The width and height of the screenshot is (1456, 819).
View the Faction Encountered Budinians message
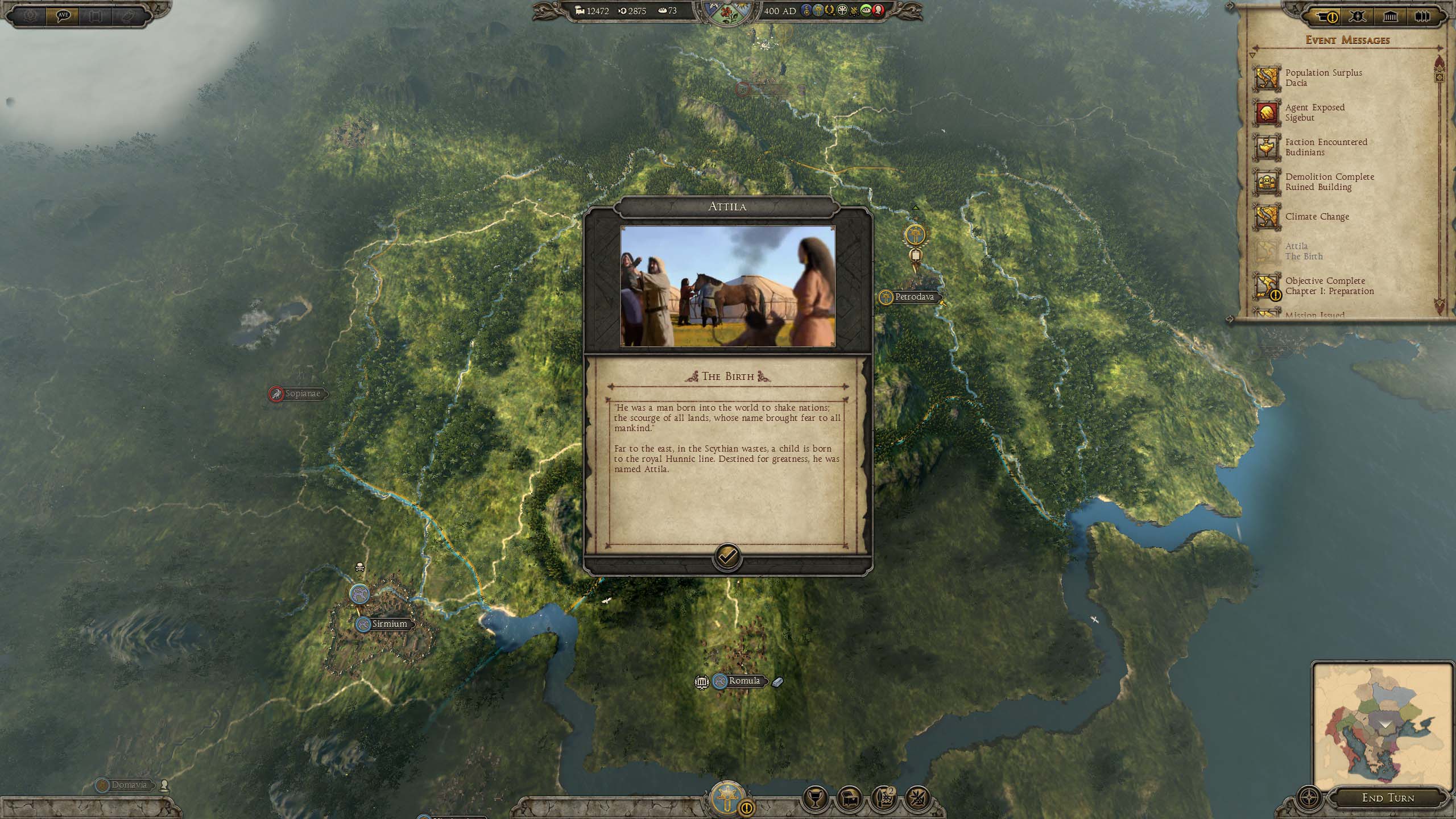pos(1325,147)
